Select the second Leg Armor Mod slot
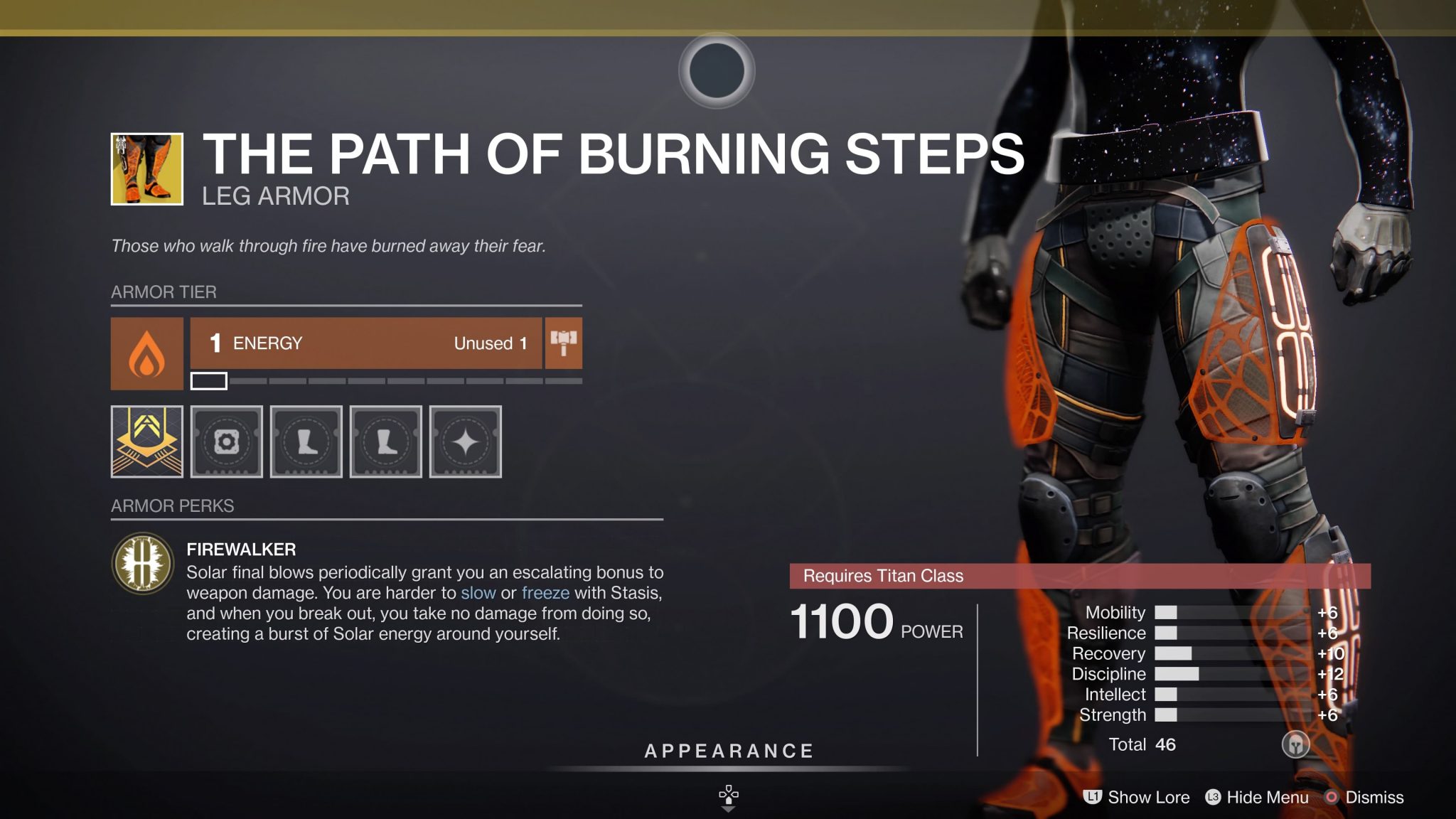 click(385, 442)
